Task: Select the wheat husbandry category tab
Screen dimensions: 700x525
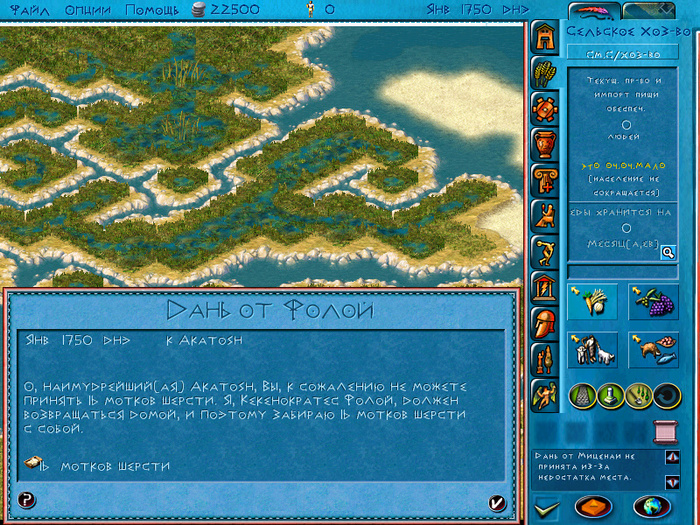Action: 544,73
